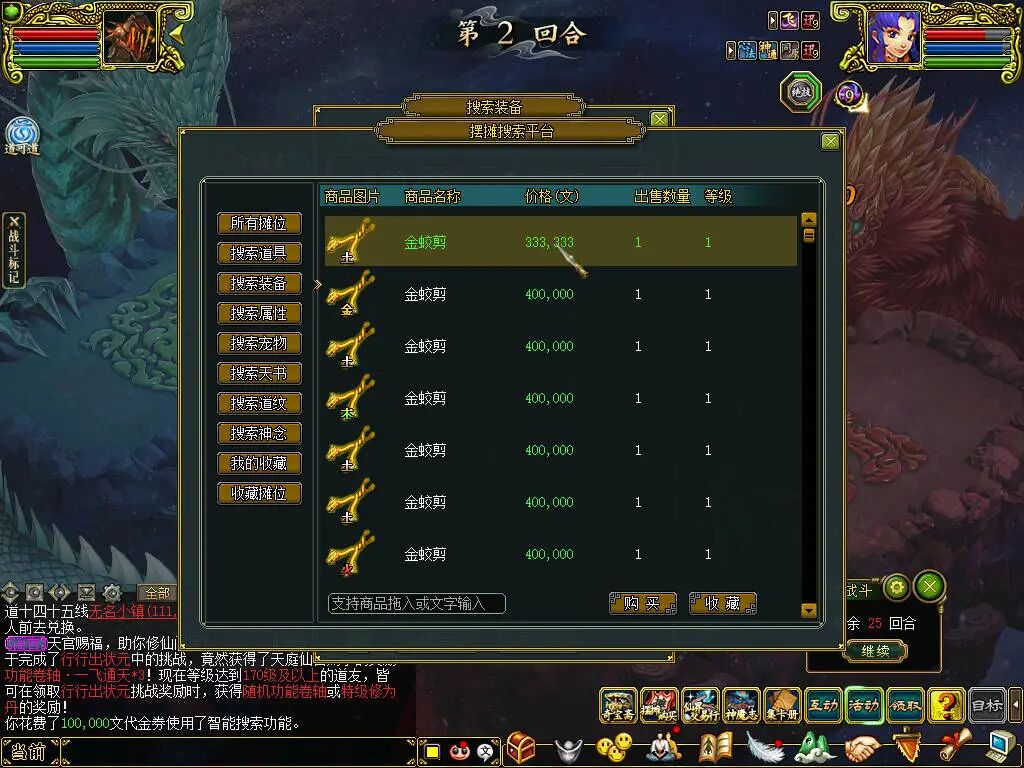The width and height of the screenshot is (1024, 768).
Task: Open the treasure chest bag icon
Action: point(520,748)
